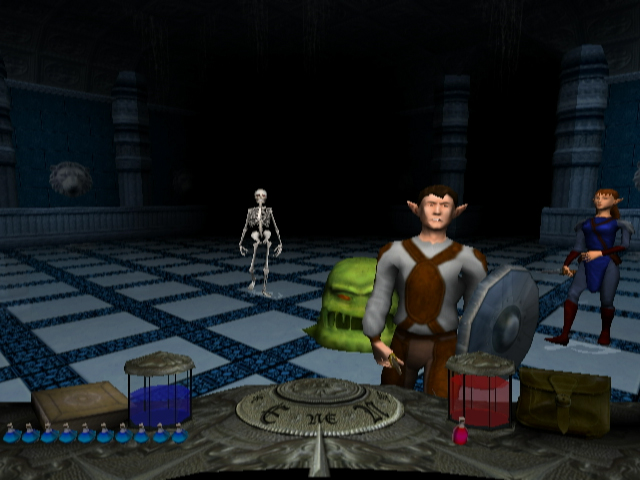Open the olive green satchel inventory
Image resolution: width=640 pixels, height=480 pixels.
coord(564,400)
